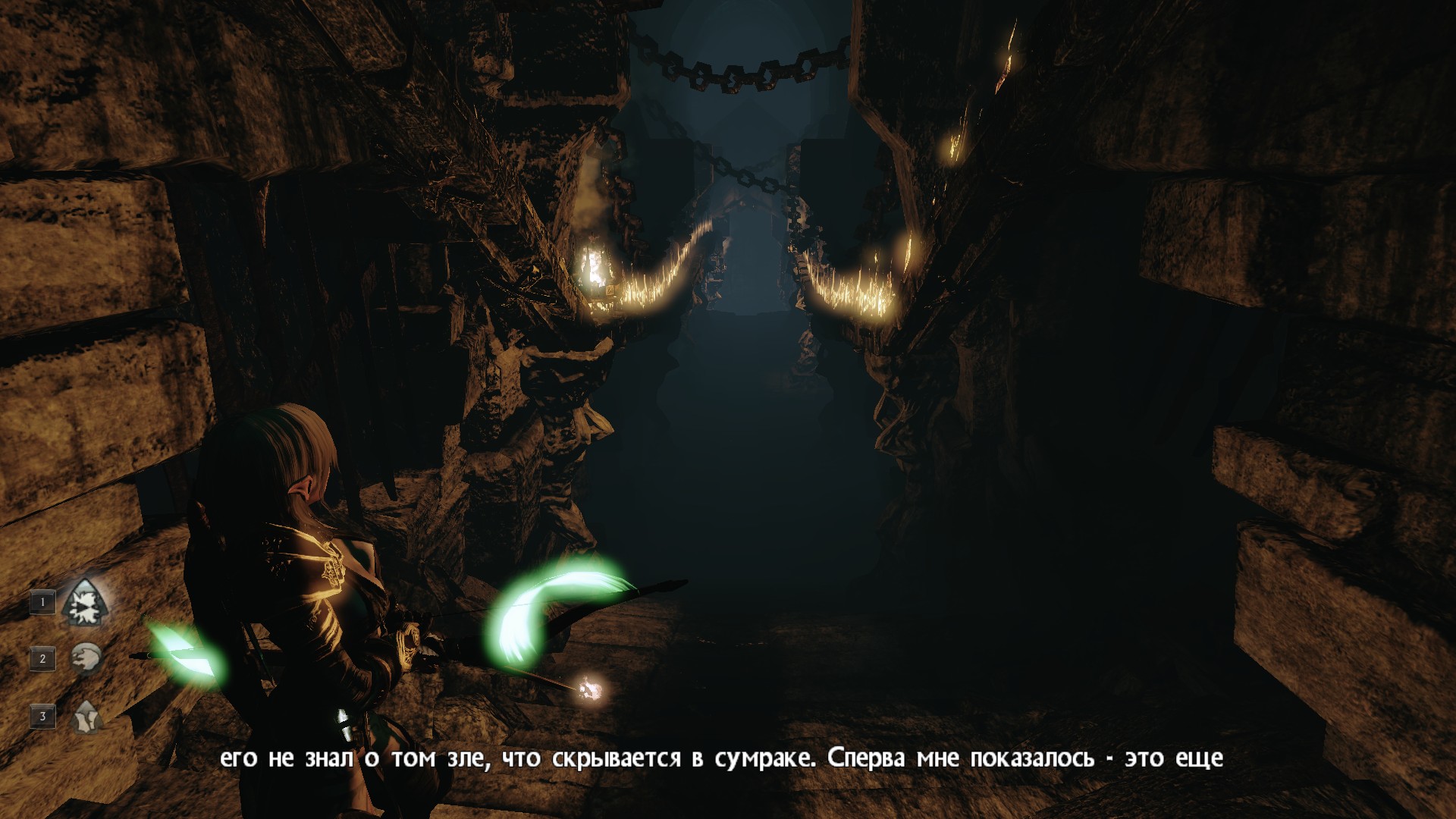This screenshot has height=819, width=1456.
Task: Activate the explosive arrow ability icon
Action: coord(85,603)
